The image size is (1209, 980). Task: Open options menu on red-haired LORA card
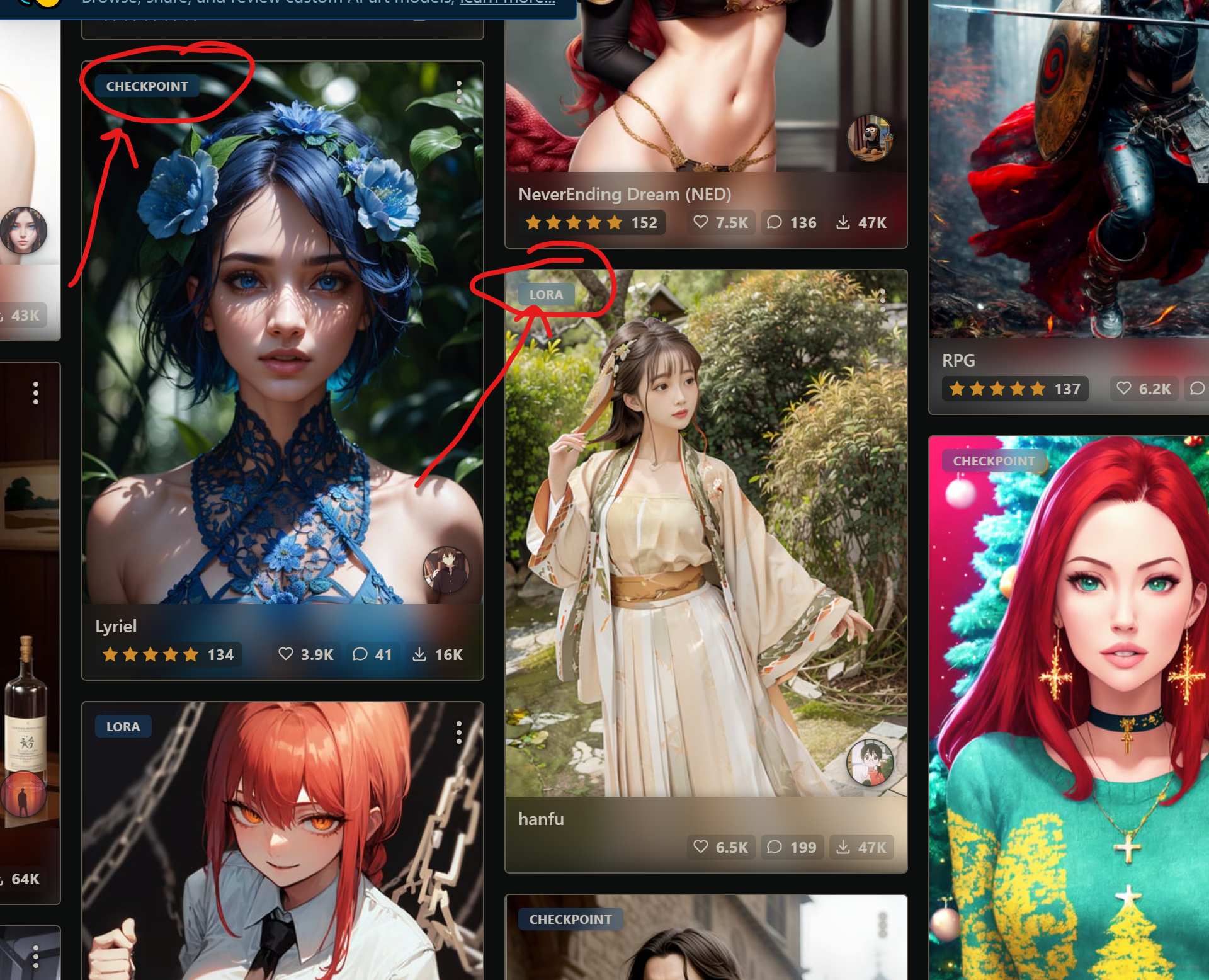(x=459, y=732)
